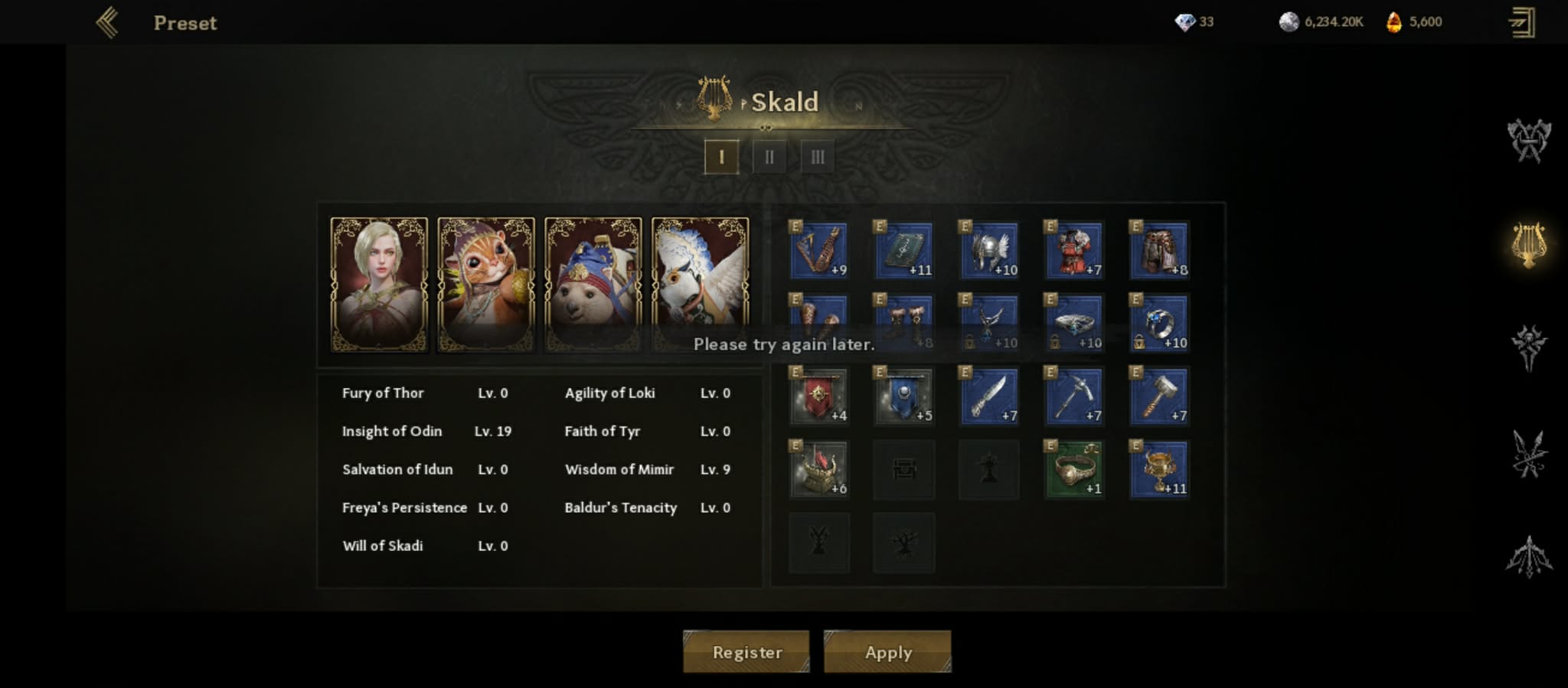Image resolution: width=1568 pixels, height=688 pixels.
Task: Select the hammer tool +7 slot
Action: 1159,396
